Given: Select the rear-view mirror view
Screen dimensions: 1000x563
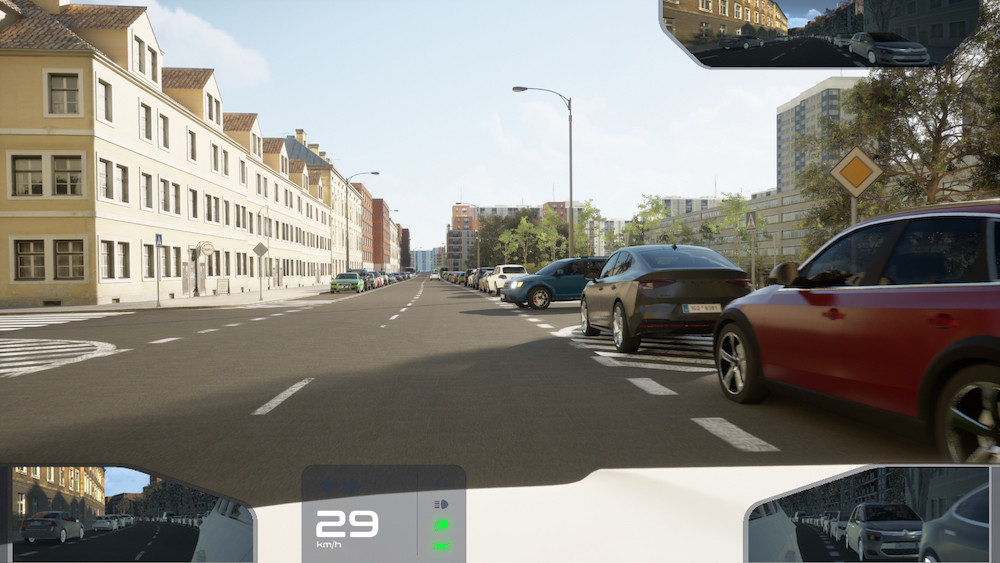Looking at the screenshot, I should [x=820, y=33].
